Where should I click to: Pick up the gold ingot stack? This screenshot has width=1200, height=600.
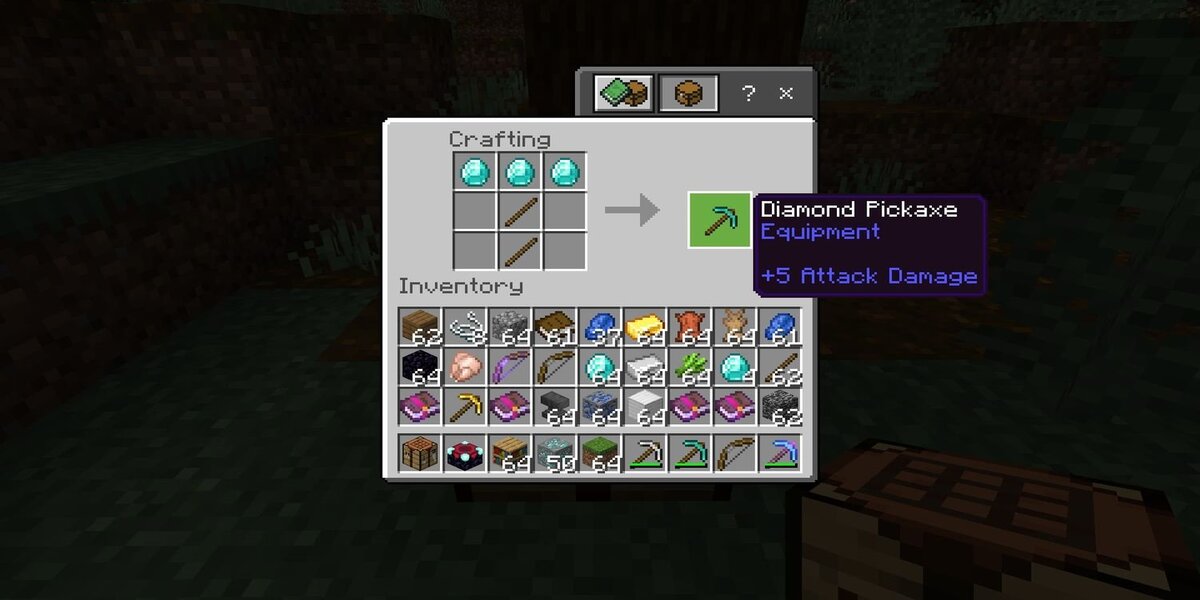point(645,326)
